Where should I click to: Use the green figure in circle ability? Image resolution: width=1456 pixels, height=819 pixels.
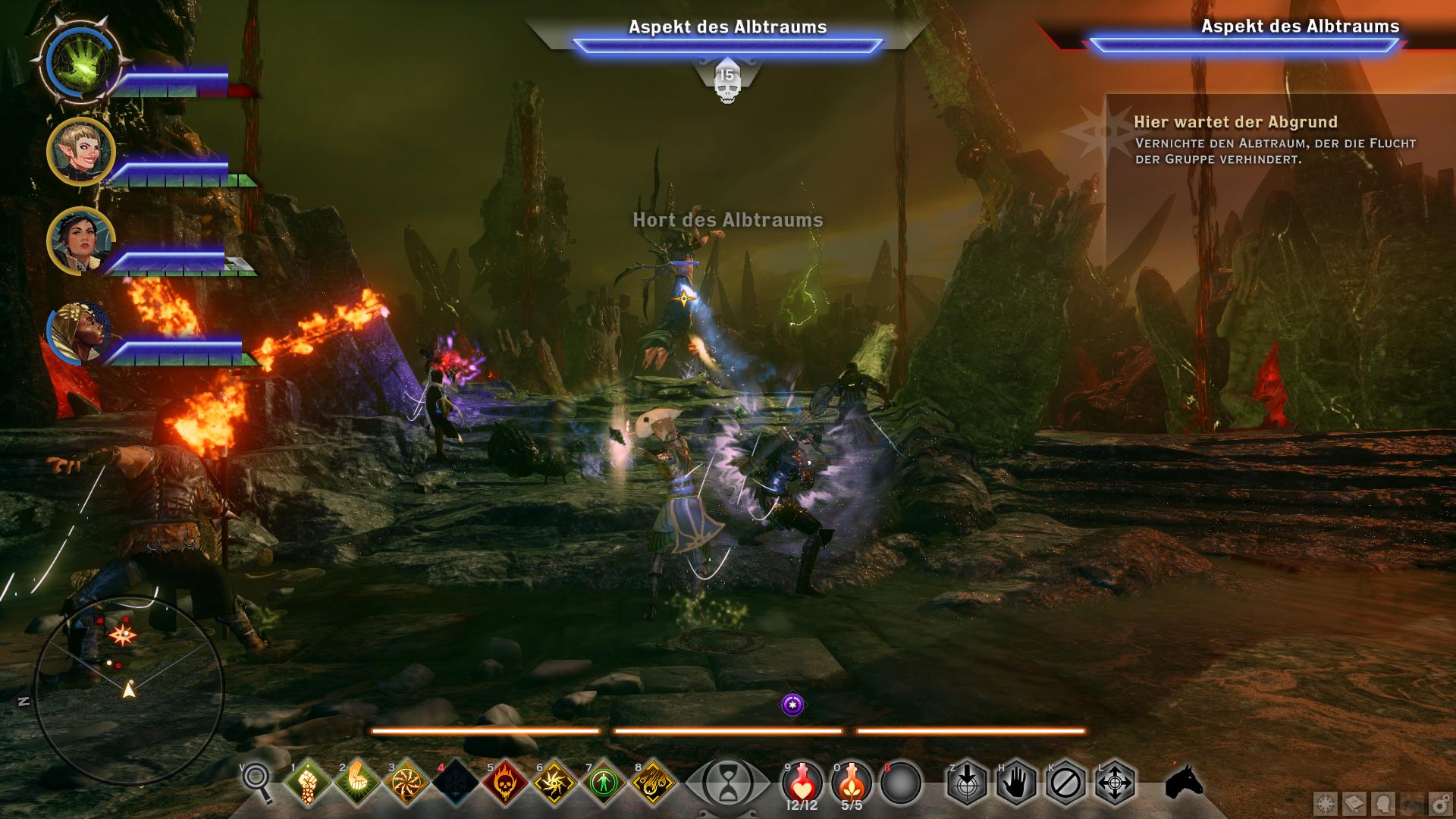604,781
